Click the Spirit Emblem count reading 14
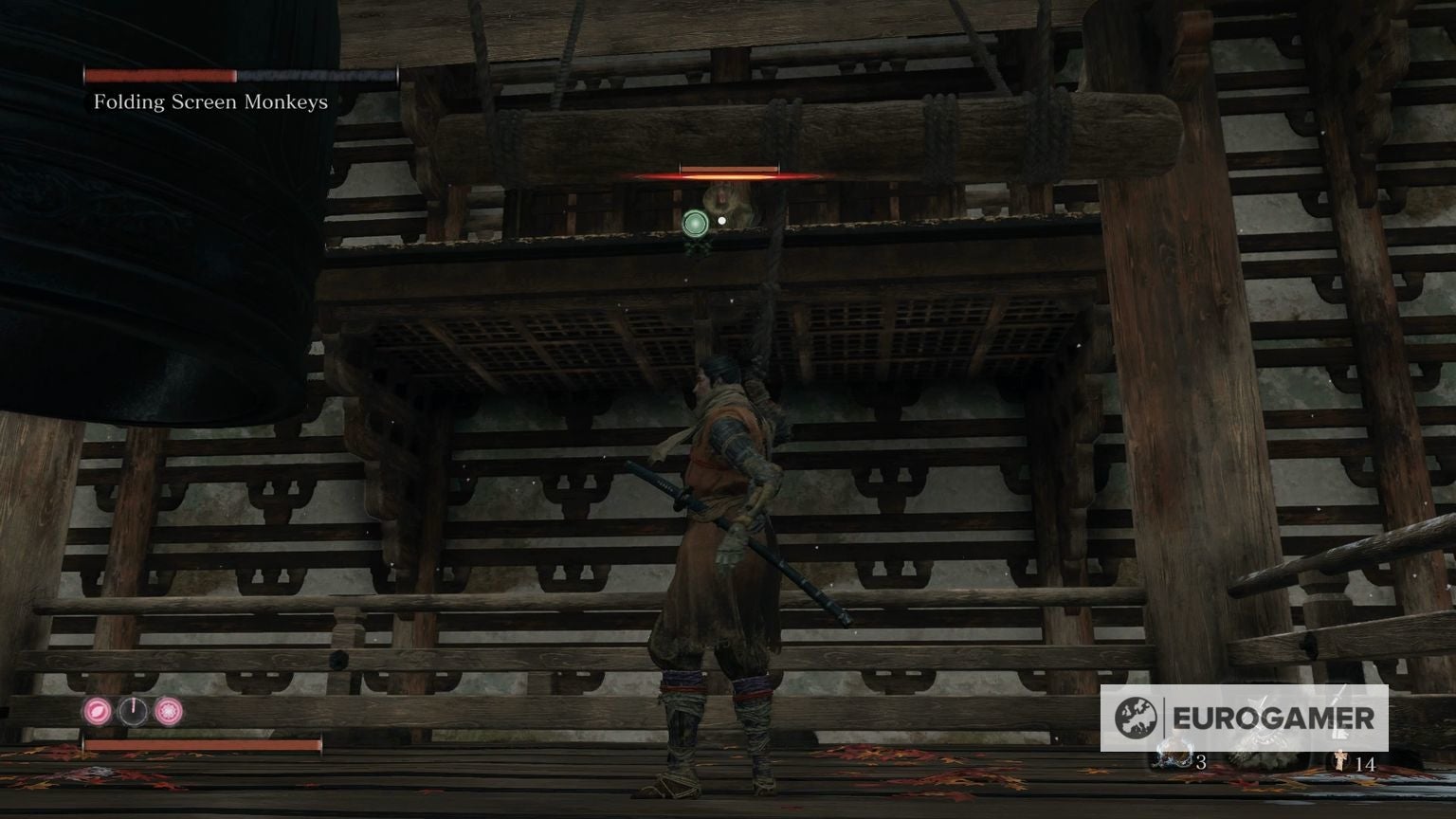The width and height of the screenshot is (1456, 819). [1367, 763]
